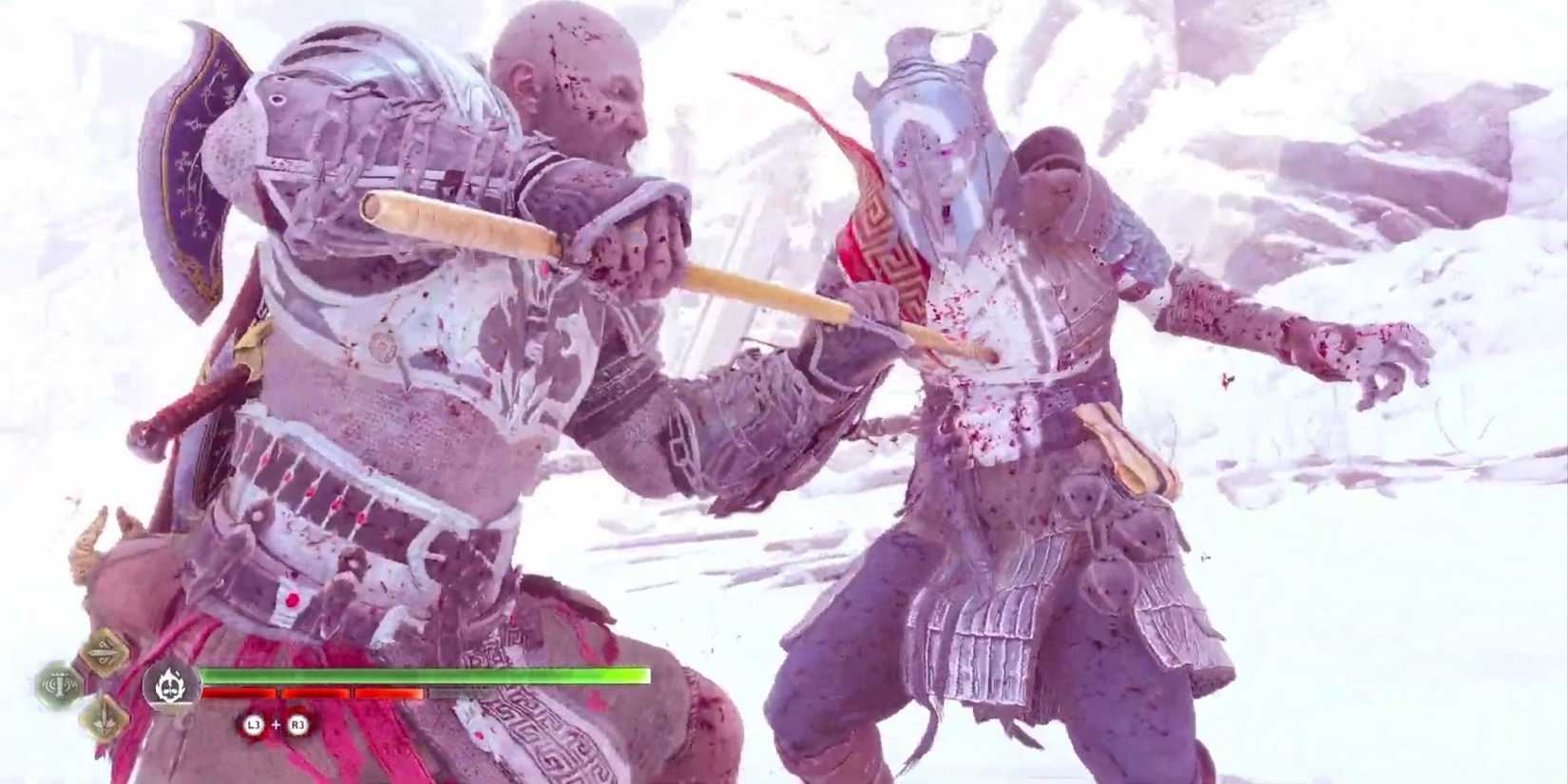1568x784 pixels.
Task: Select the third red Rage bar segment
Action: pyautogui.click(x=389, y=694)
